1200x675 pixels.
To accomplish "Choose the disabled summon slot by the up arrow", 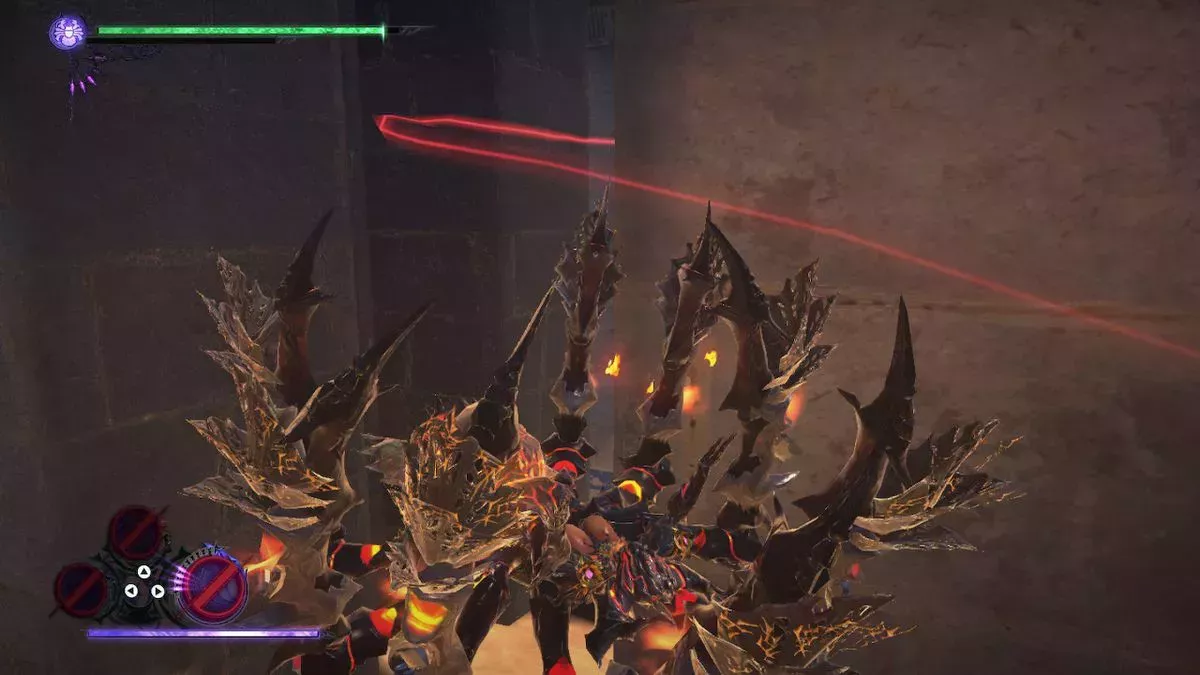I will [x=137, y=532].
